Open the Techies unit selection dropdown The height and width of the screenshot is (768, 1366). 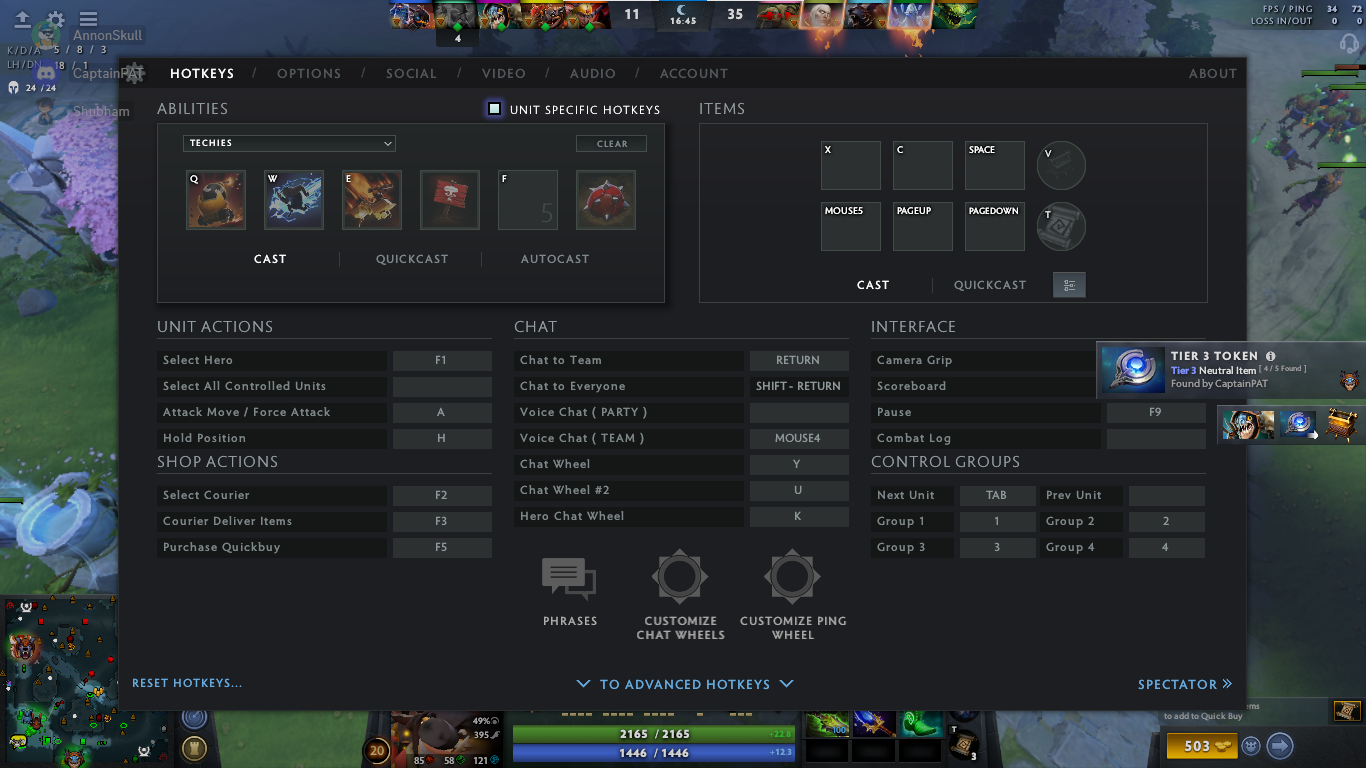[288, 143]
